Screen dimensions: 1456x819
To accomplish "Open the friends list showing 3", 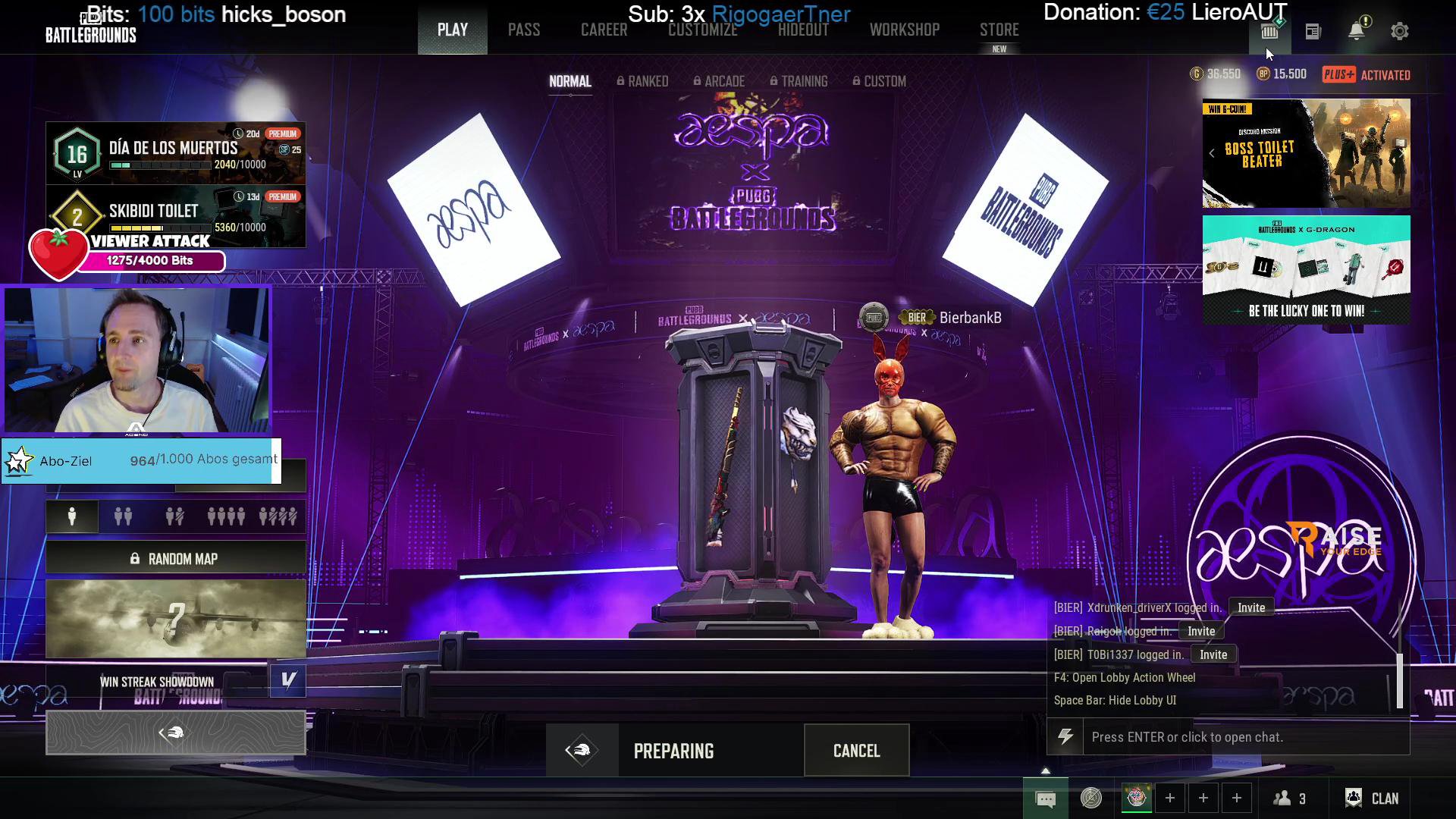I will coord(1289,798).
